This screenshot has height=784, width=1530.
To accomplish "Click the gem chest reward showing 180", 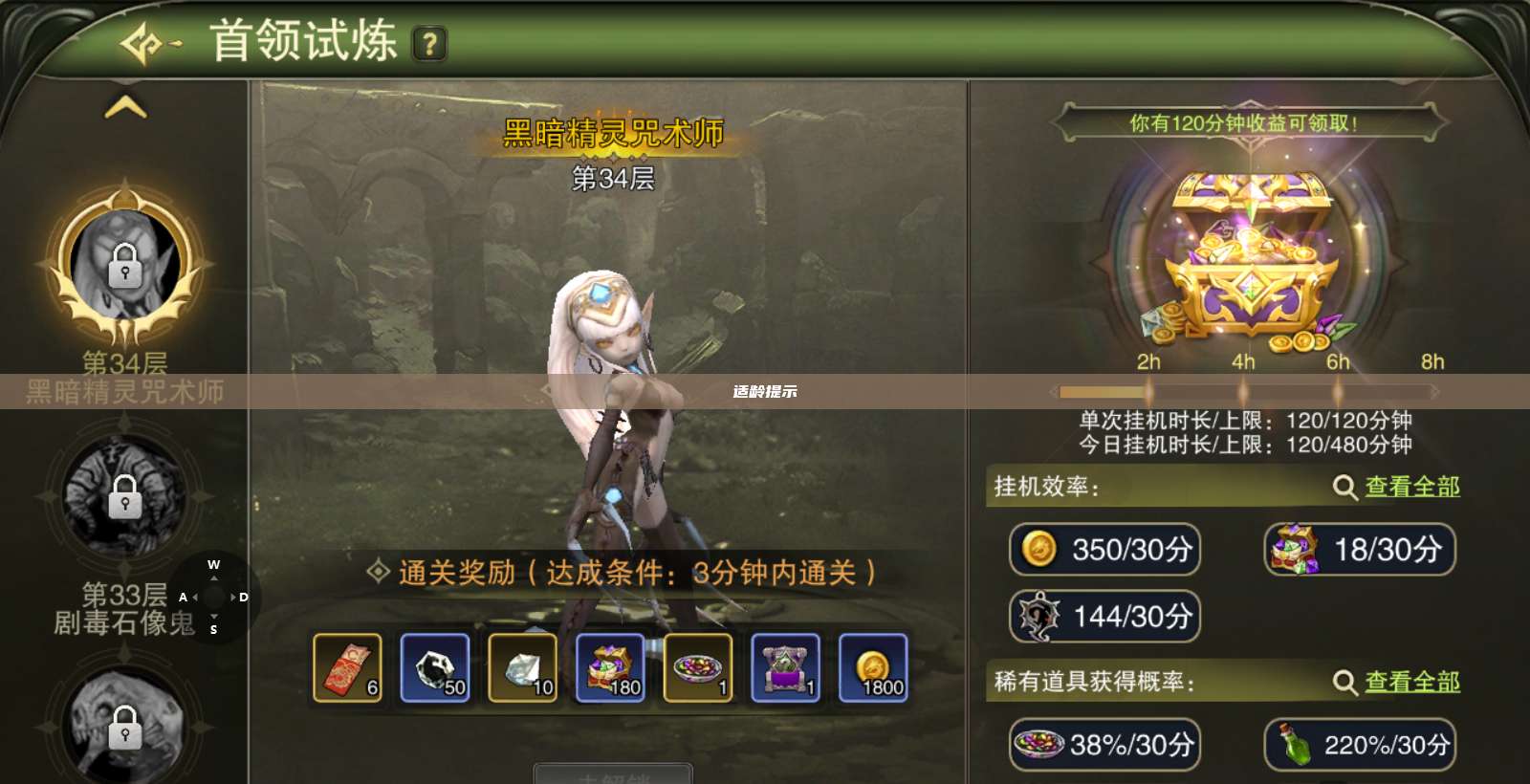I will pyautogui.click(x=610, y=667).
